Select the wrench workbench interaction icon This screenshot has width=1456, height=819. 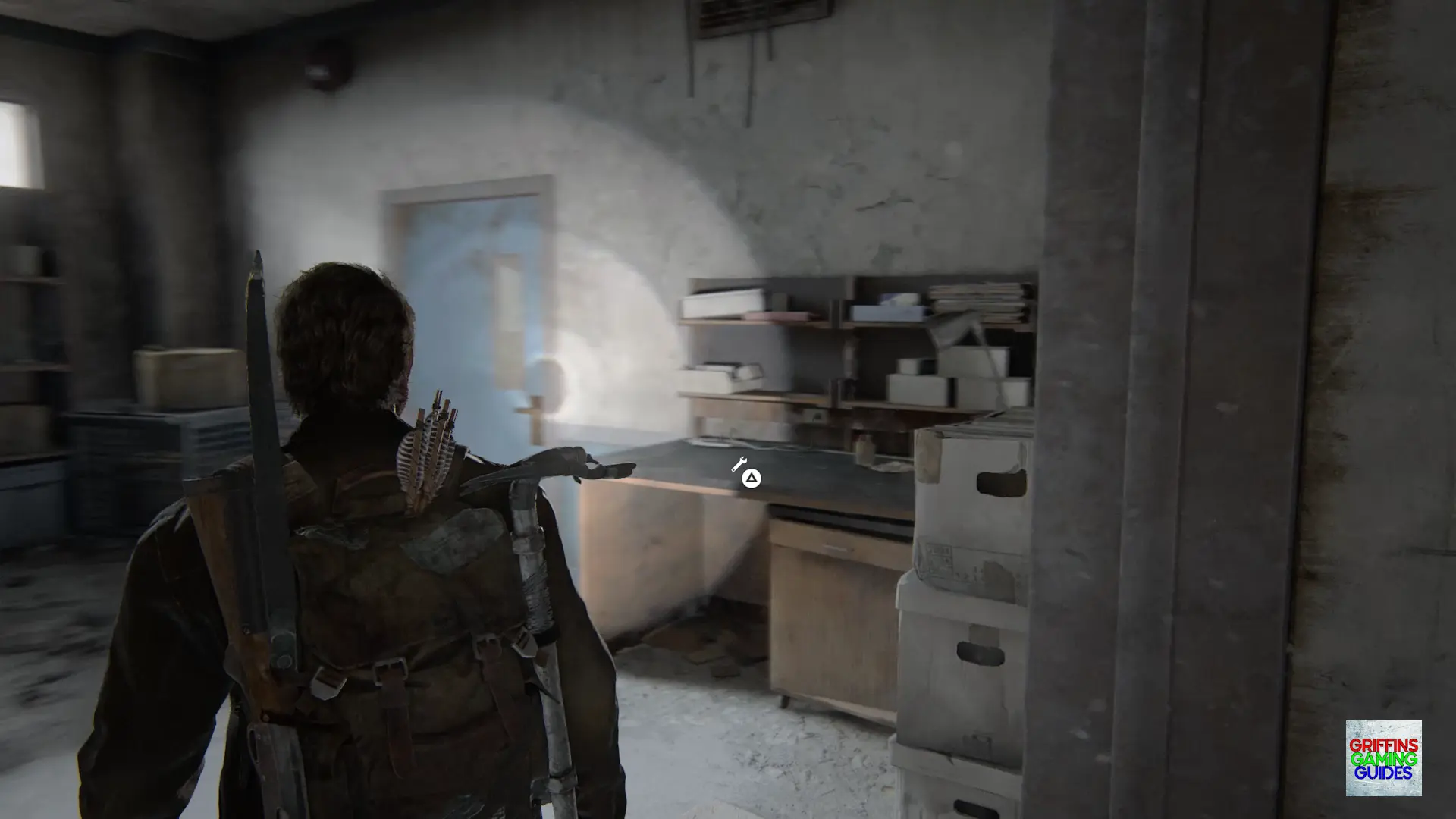pos(739,464)
